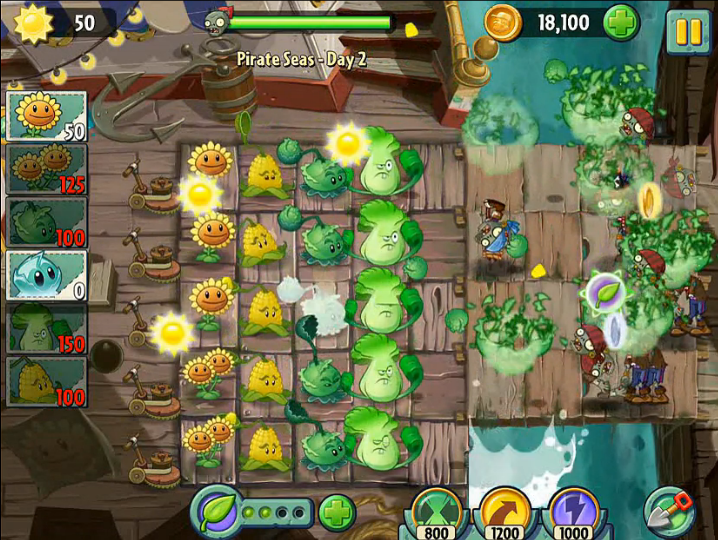
Task: Pick up the shovel tool
Action: coord(670,510)
